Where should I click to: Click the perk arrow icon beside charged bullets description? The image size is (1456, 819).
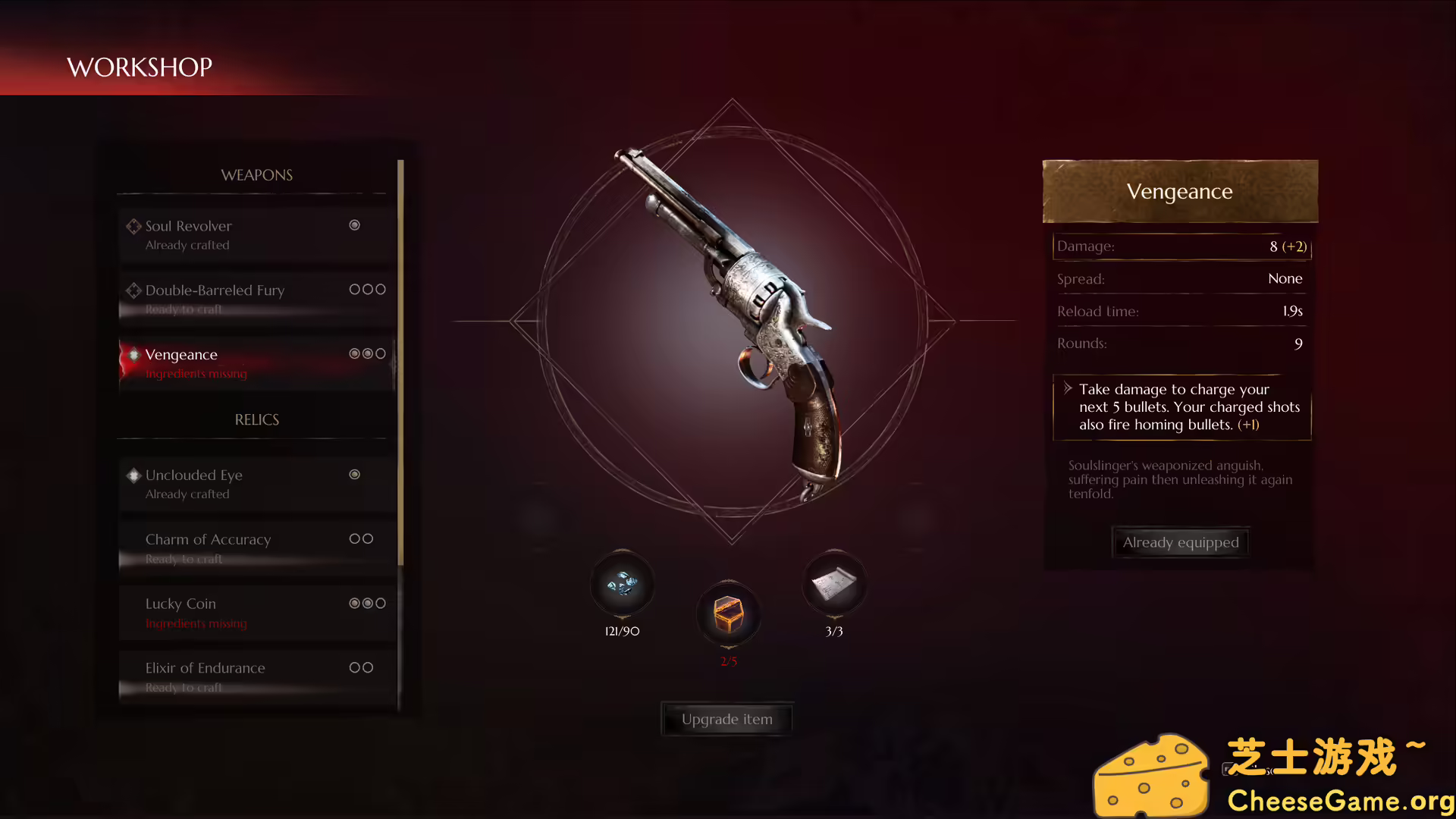(1069, 389)
